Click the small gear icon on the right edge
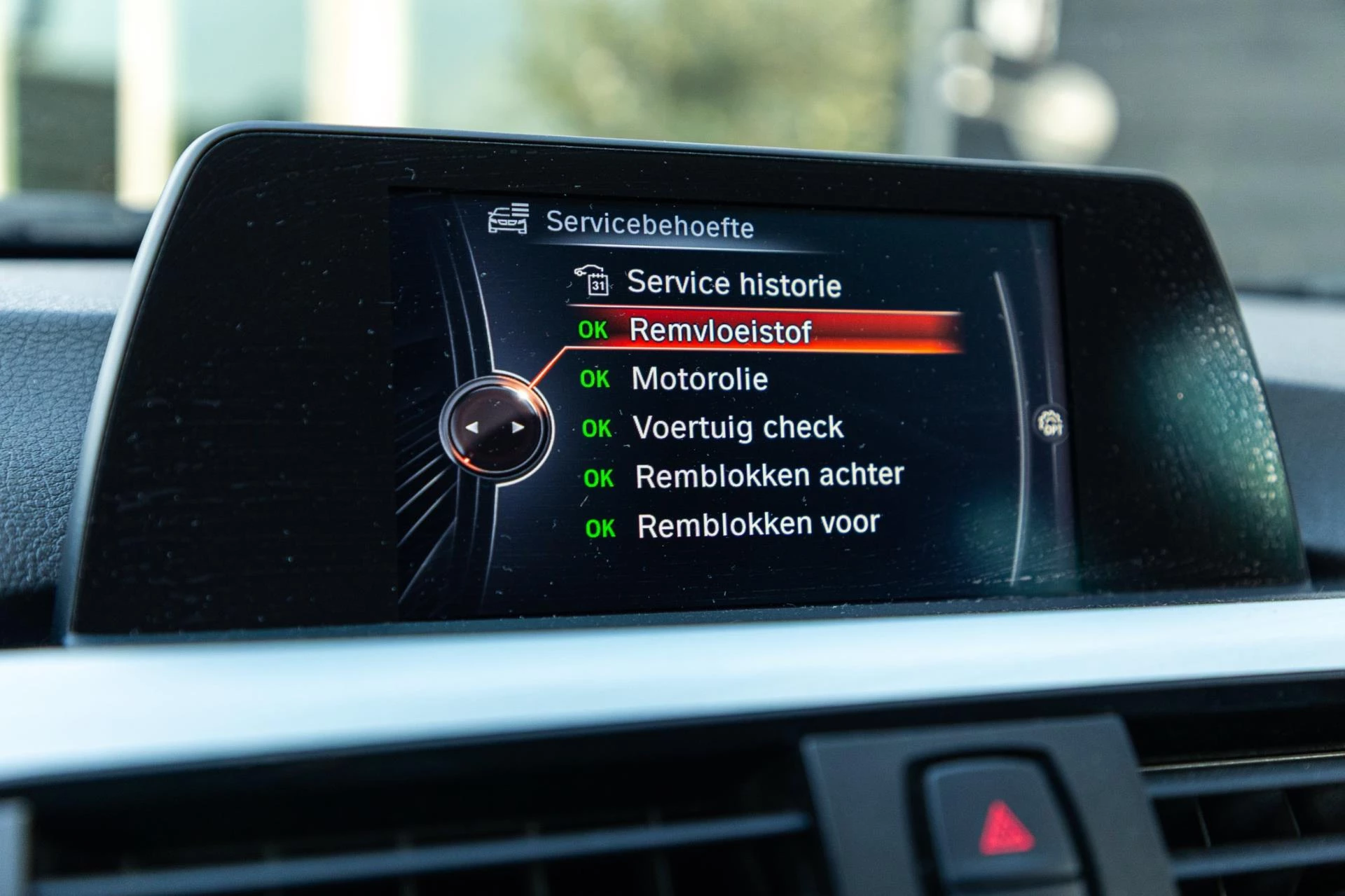Image resolution: width=1345 pixels, height=896 pixels. tap(1050, 422)
